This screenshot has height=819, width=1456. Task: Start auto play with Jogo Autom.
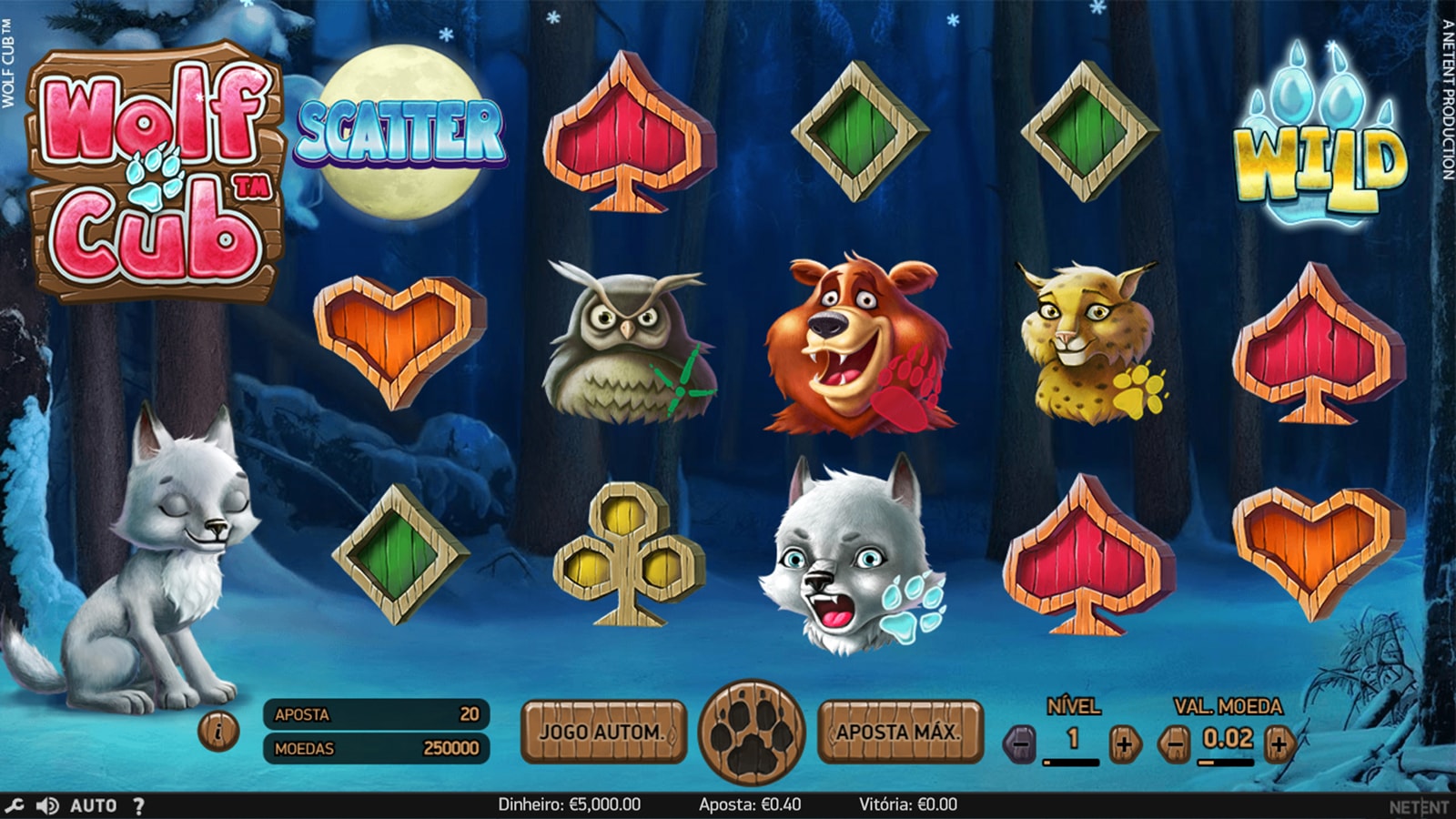[602, 732]
